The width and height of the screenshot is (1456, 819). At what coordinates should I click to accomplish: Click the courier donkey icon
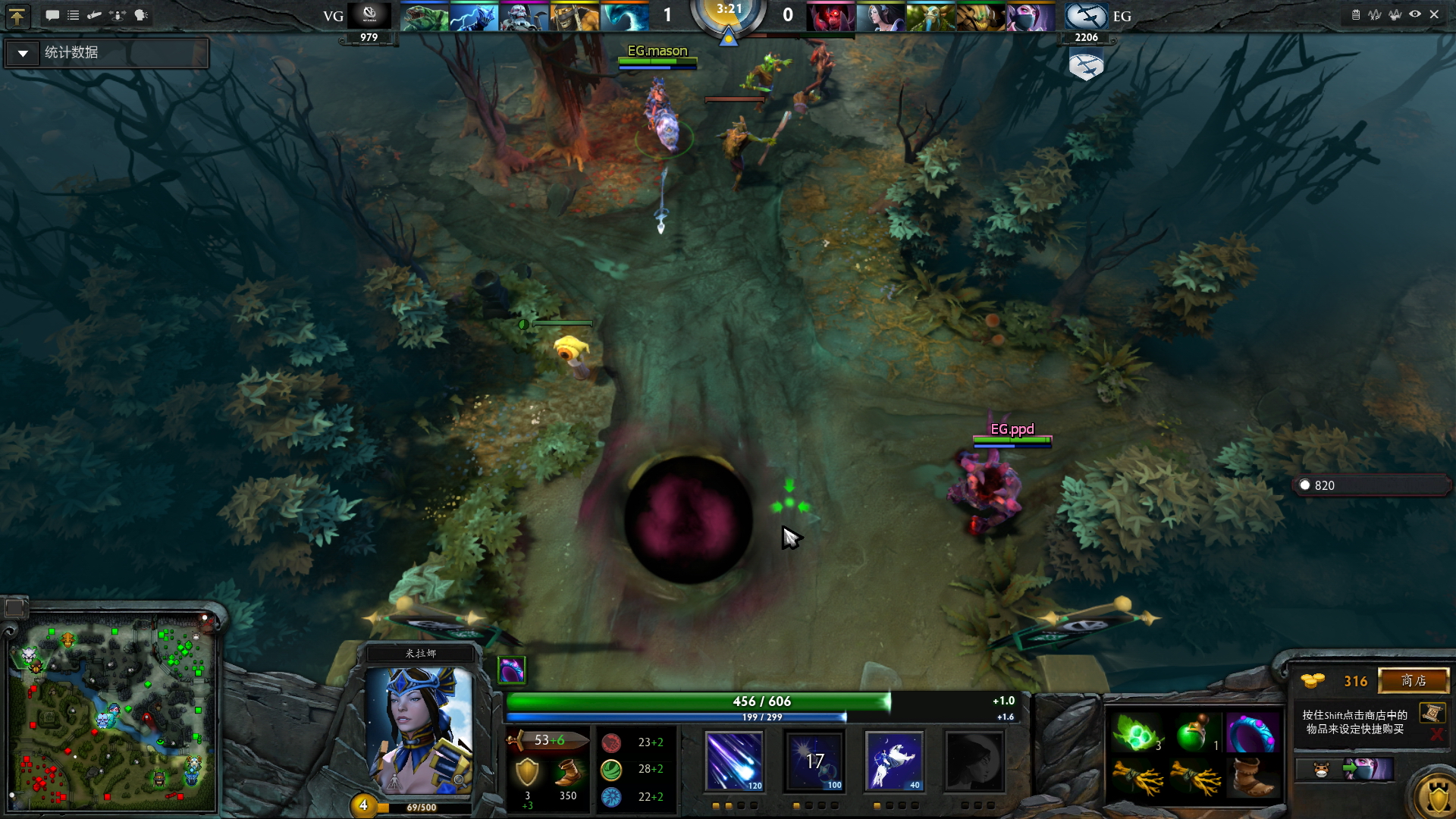[1321, 770]
